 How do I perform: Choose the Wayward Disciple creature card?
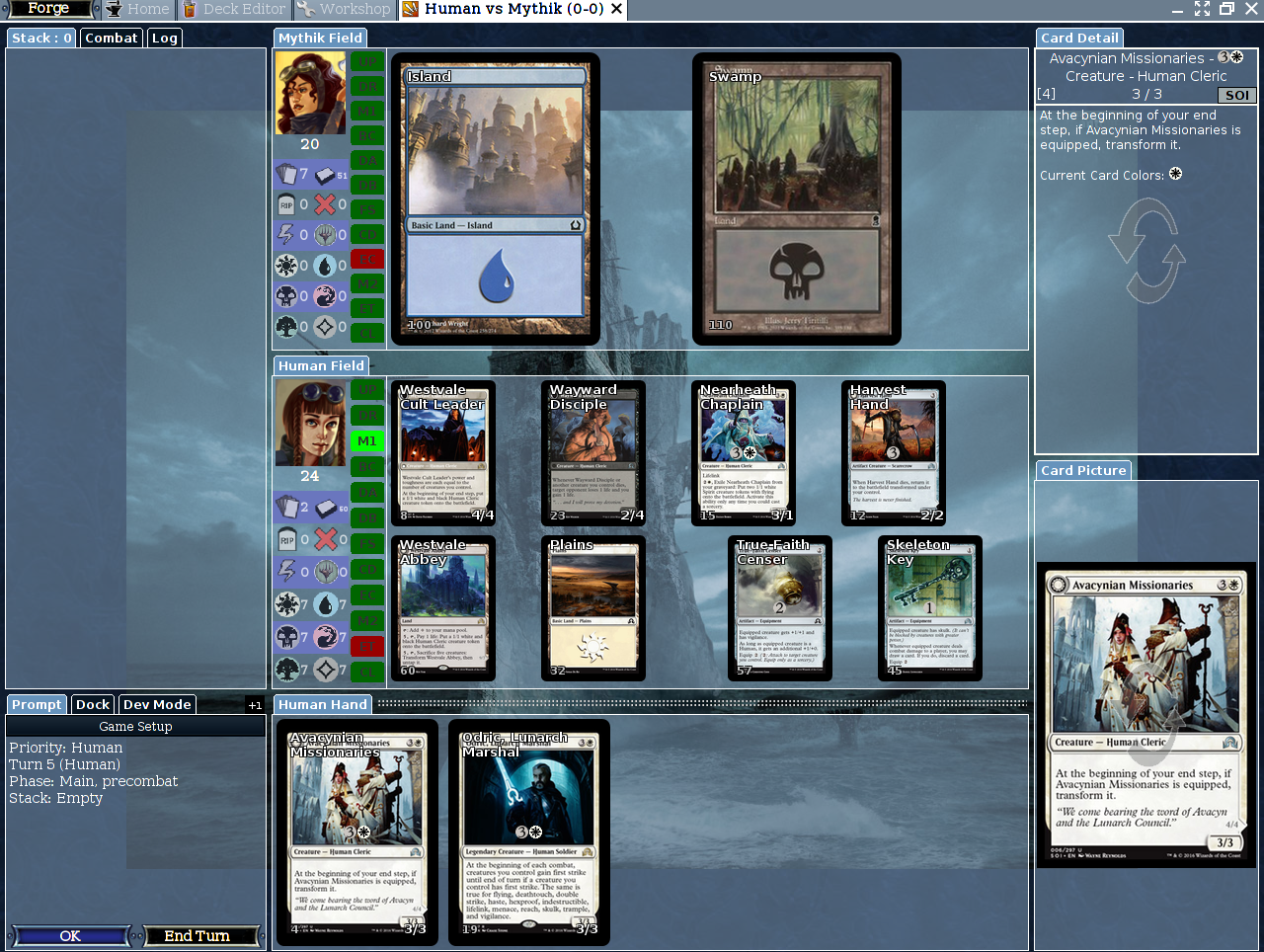(x=592, y=452)
